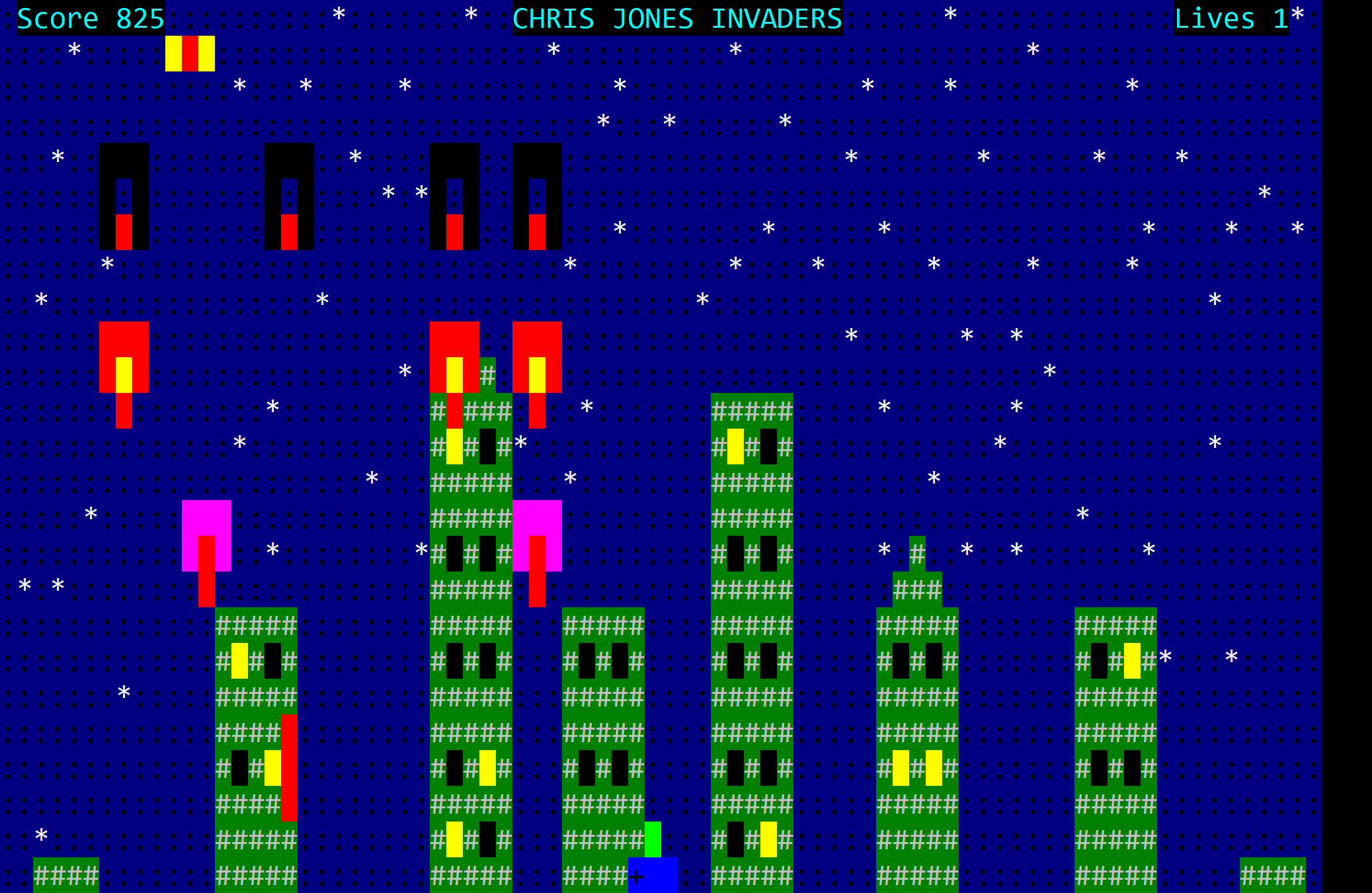Screen dimensions: 1372x893
Task: Click the small green building in bottom-left corner
Action: pyautogui.click(x=64, y=873)
